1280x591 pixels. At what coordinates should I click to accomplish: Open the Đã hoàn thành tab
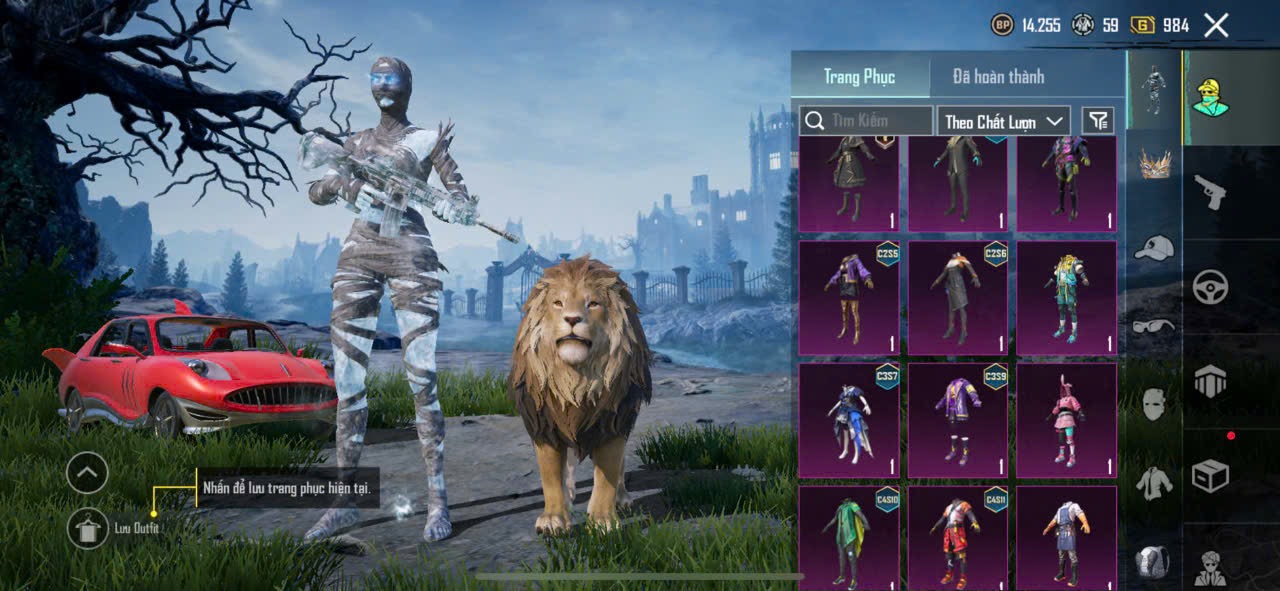pos(998,77)
